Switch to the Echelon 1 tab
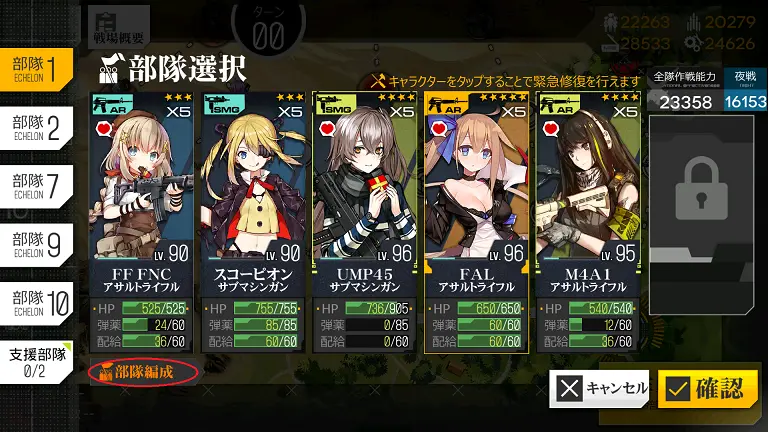Screen dimensions: 768x432 pyautogui.click(x=35, y=68)
